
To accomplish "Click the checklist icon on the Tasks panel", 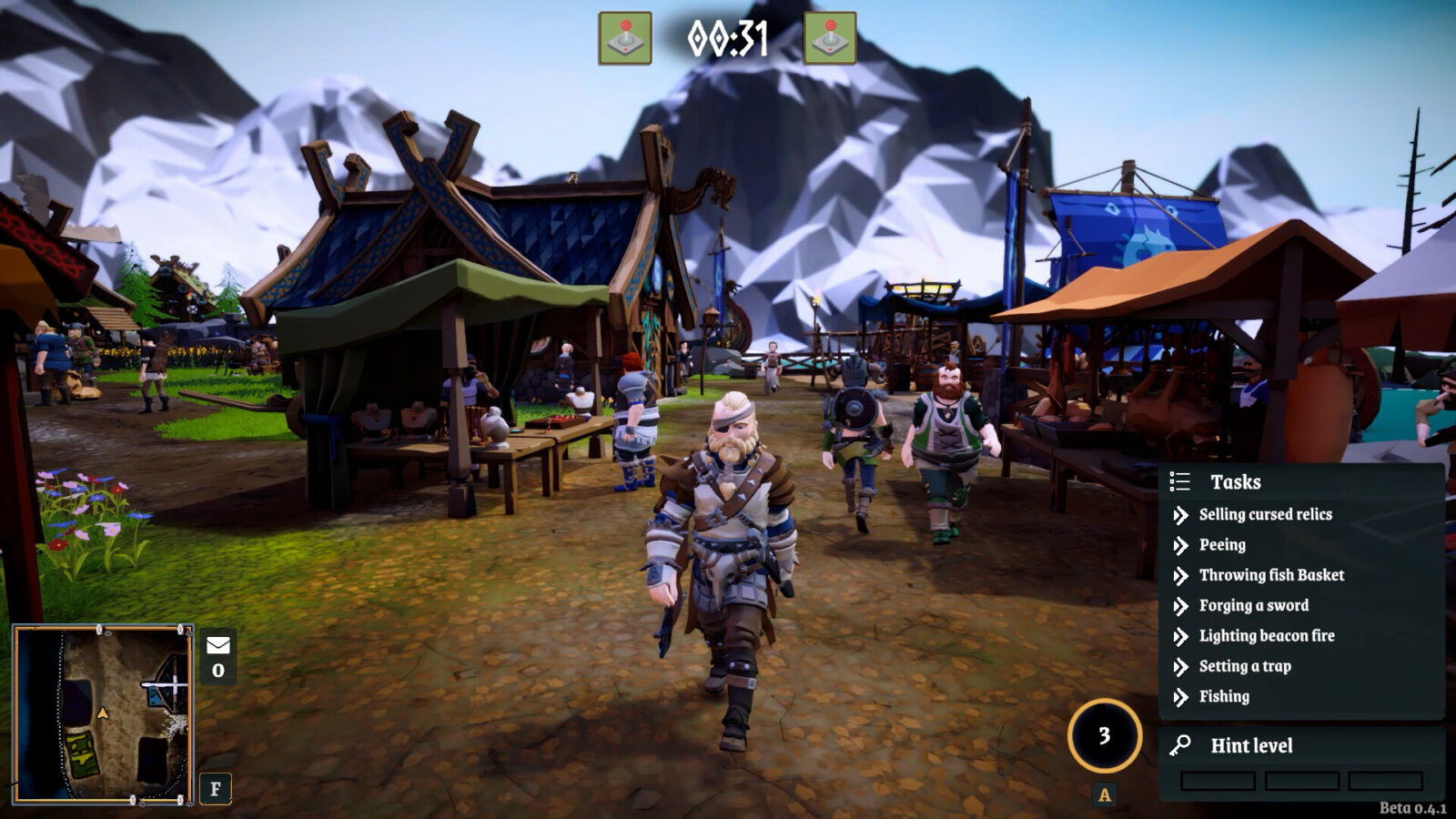I will pos(1181,481).
